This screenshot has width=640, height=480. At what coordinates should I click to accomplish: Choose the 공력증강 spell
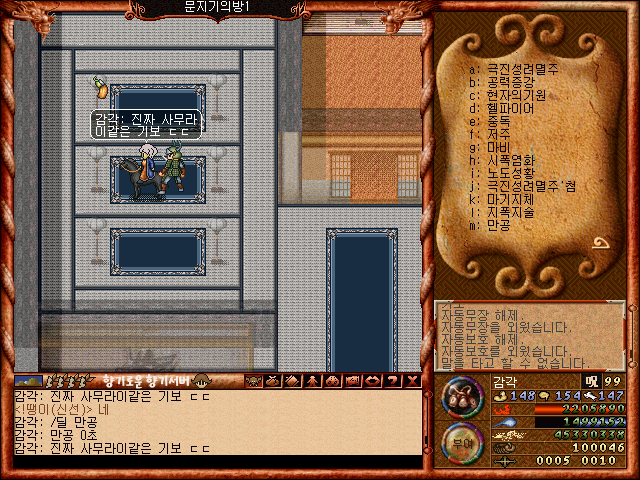(510, 82)
